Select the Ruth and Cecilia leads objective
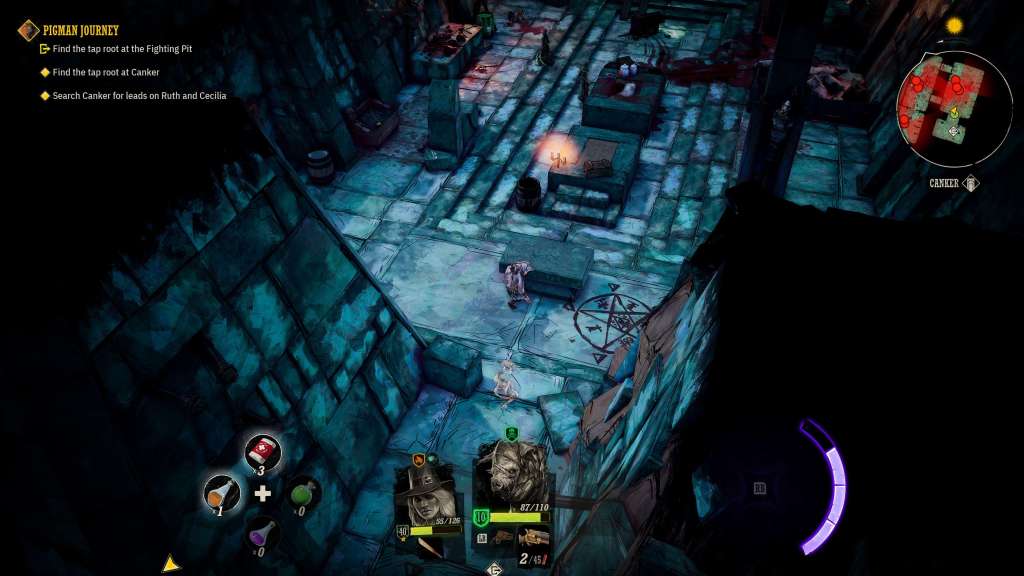 [x=139, y=96]
